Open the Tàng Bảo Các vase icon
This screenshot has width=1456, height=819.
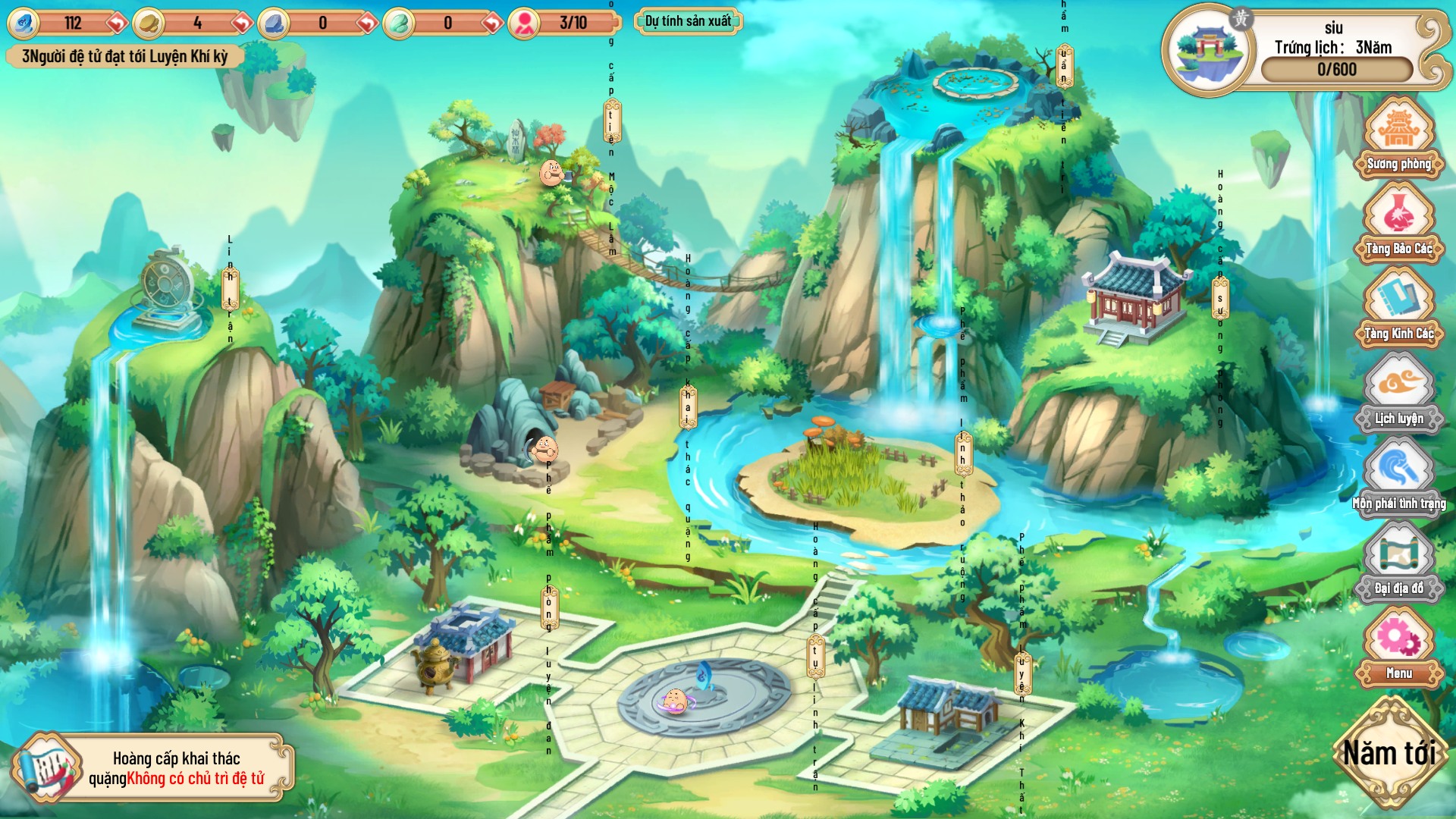click(x=1399, y=227)
